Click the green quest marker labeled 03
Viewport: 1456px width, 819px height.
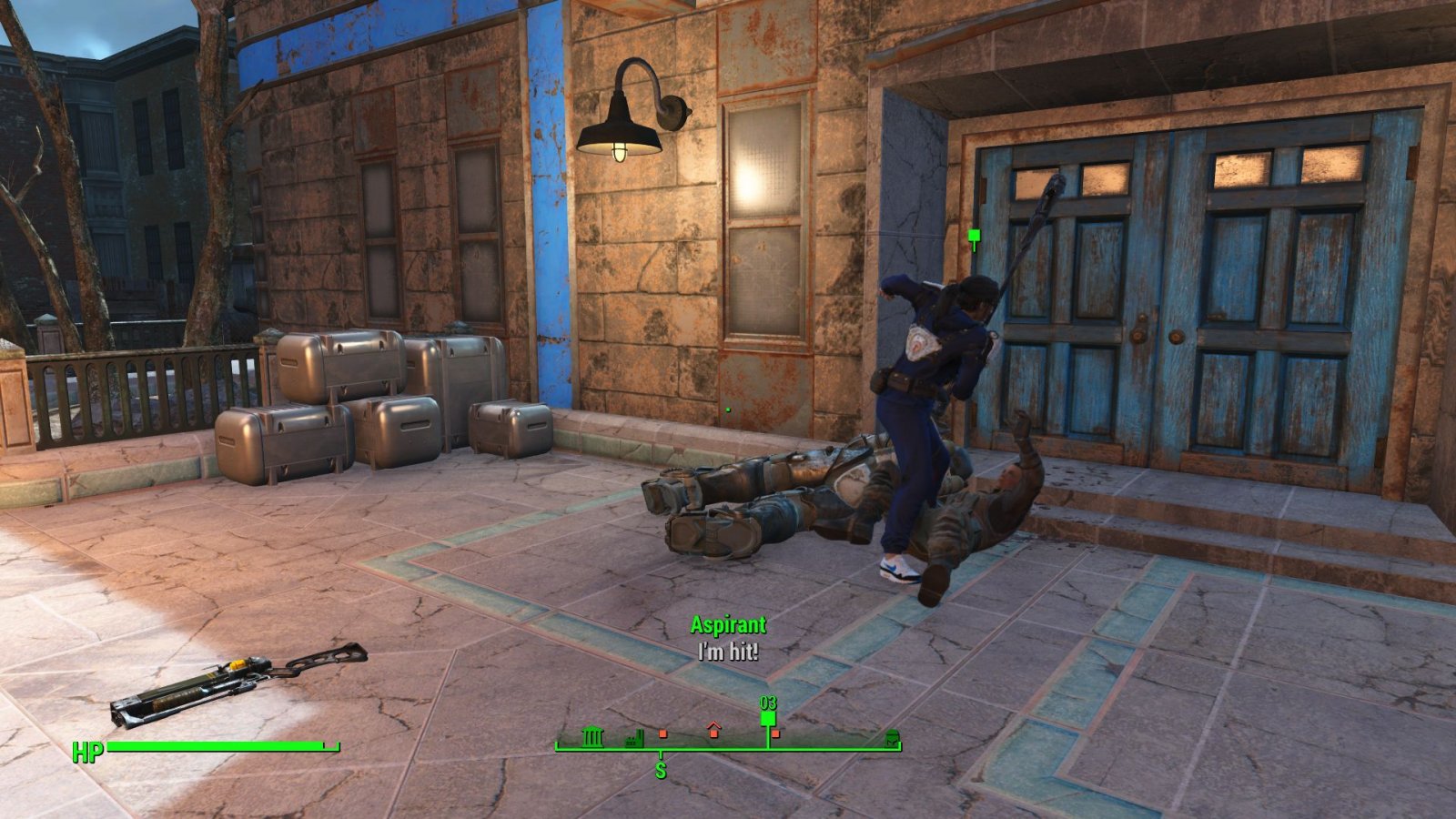pos(768,718)
